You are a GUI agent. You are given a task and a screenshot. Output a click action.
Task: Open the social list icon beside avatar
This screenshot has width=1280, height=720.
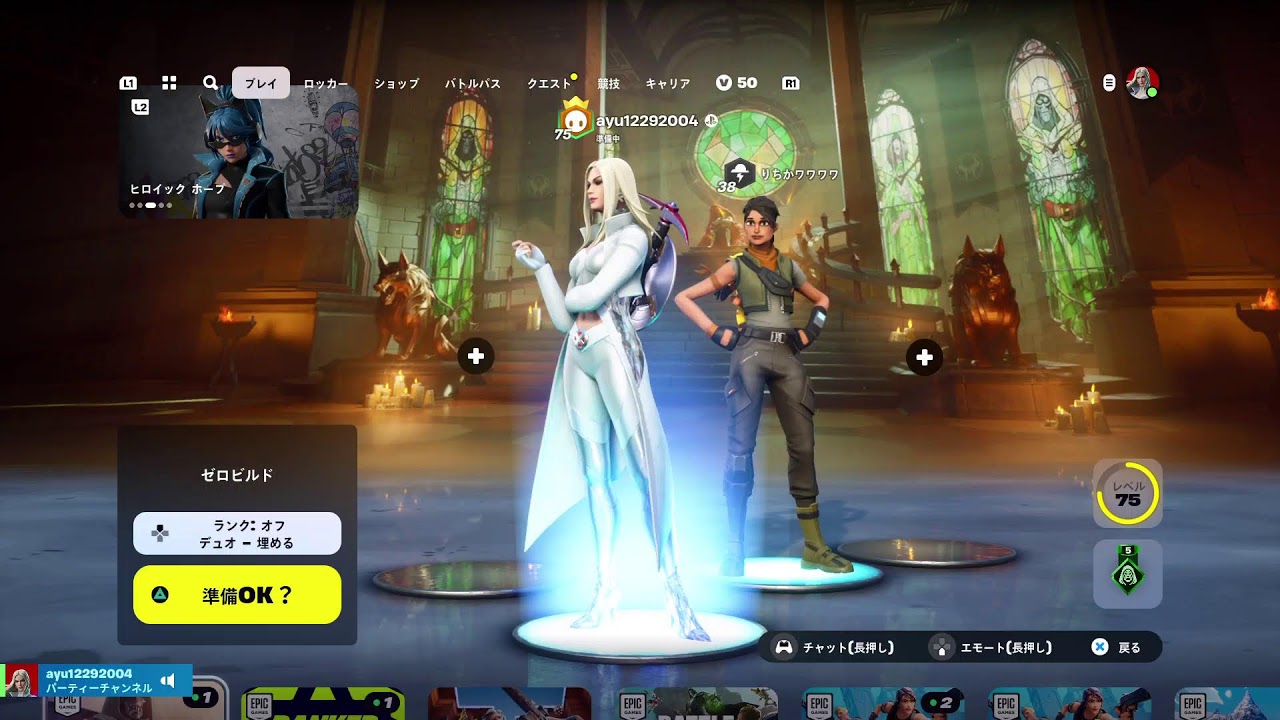click(x=1109, y=83)
